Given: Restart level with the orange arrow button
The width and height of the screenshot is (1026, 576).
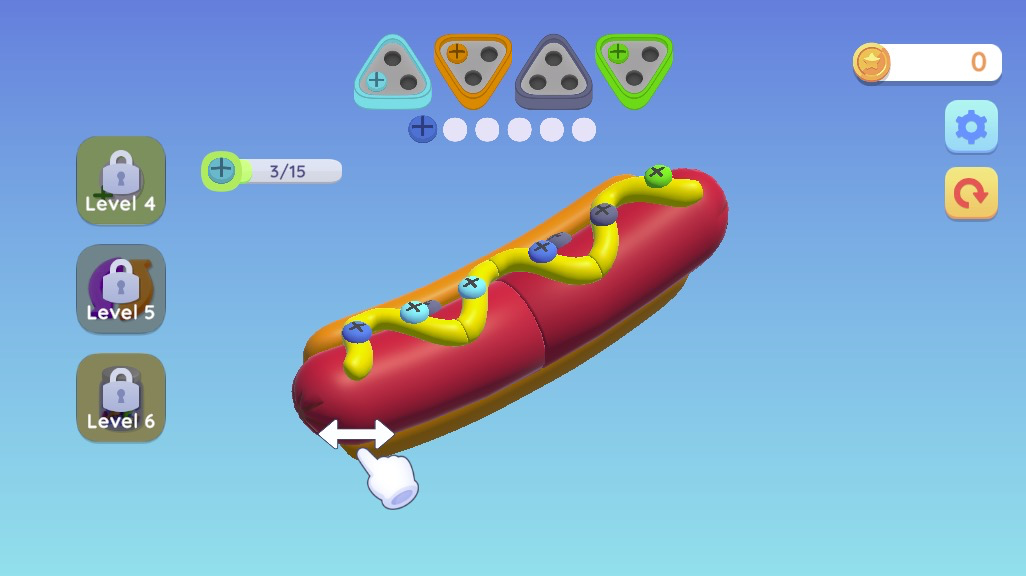Looking at the screenshot, I should tap(971, 192).
